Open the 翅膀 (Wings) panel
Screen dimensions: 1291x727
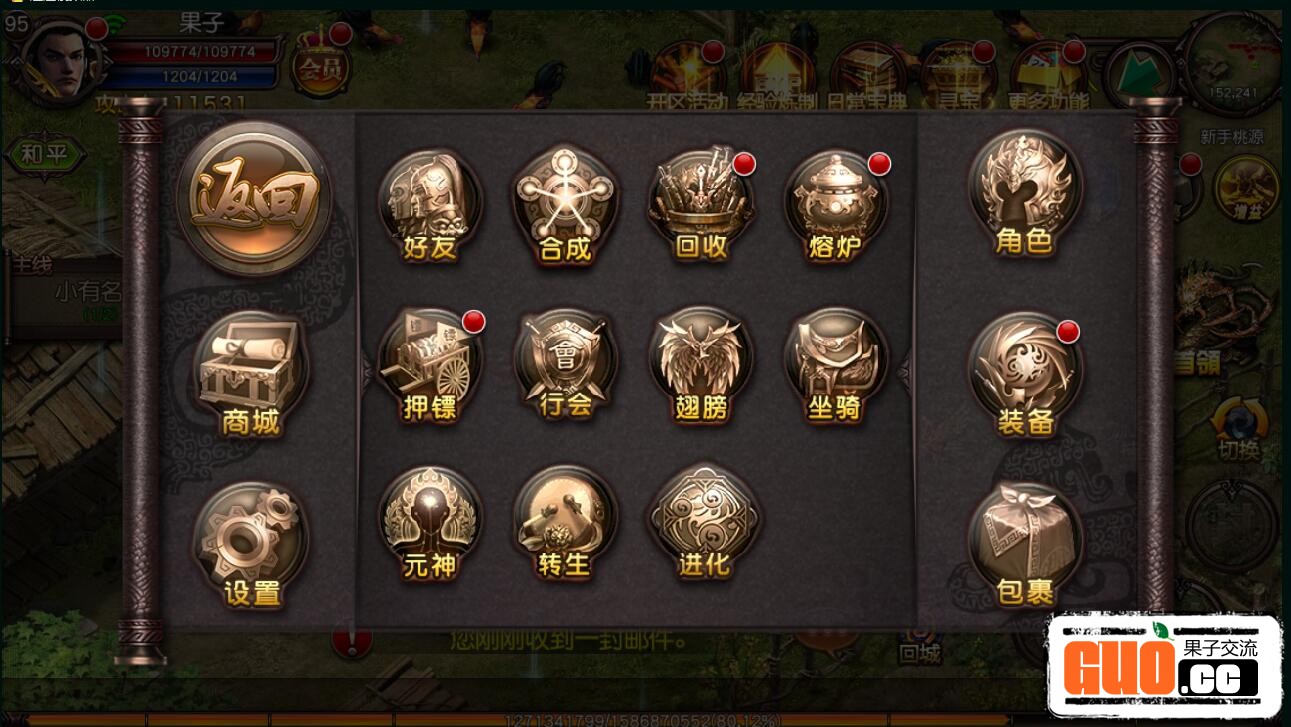(700, 360)
